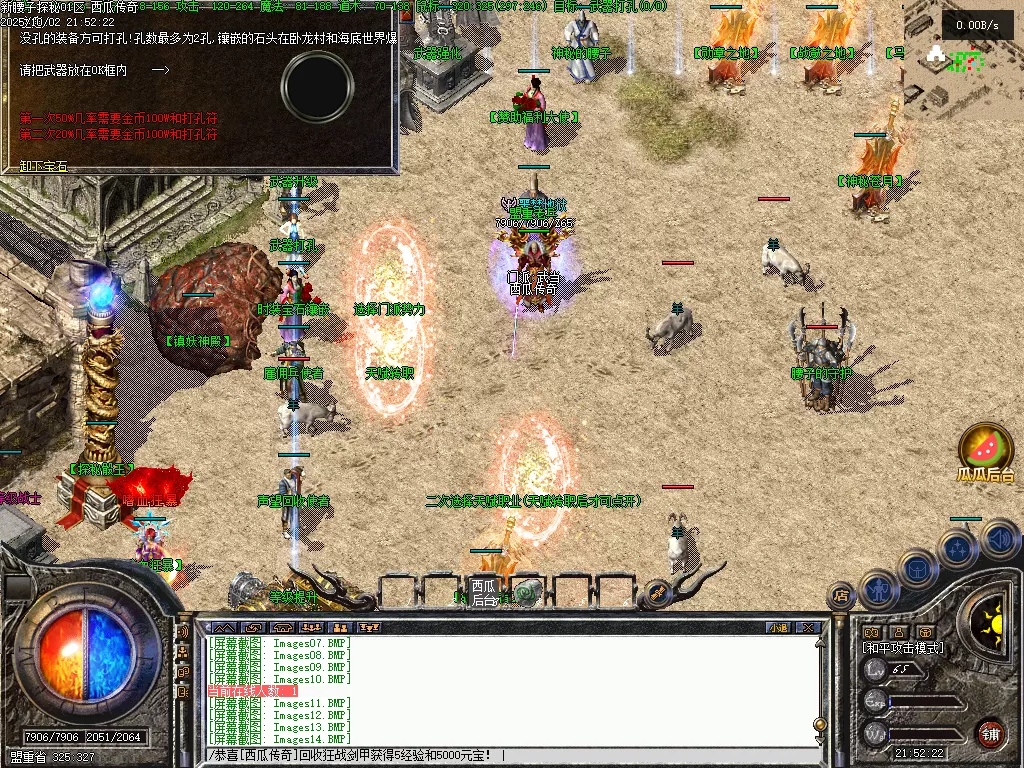The width and height of the screenshot is (1024, 768).
Task: Change the 和平攻击模式 attack mode
Action: coord(902,648)
